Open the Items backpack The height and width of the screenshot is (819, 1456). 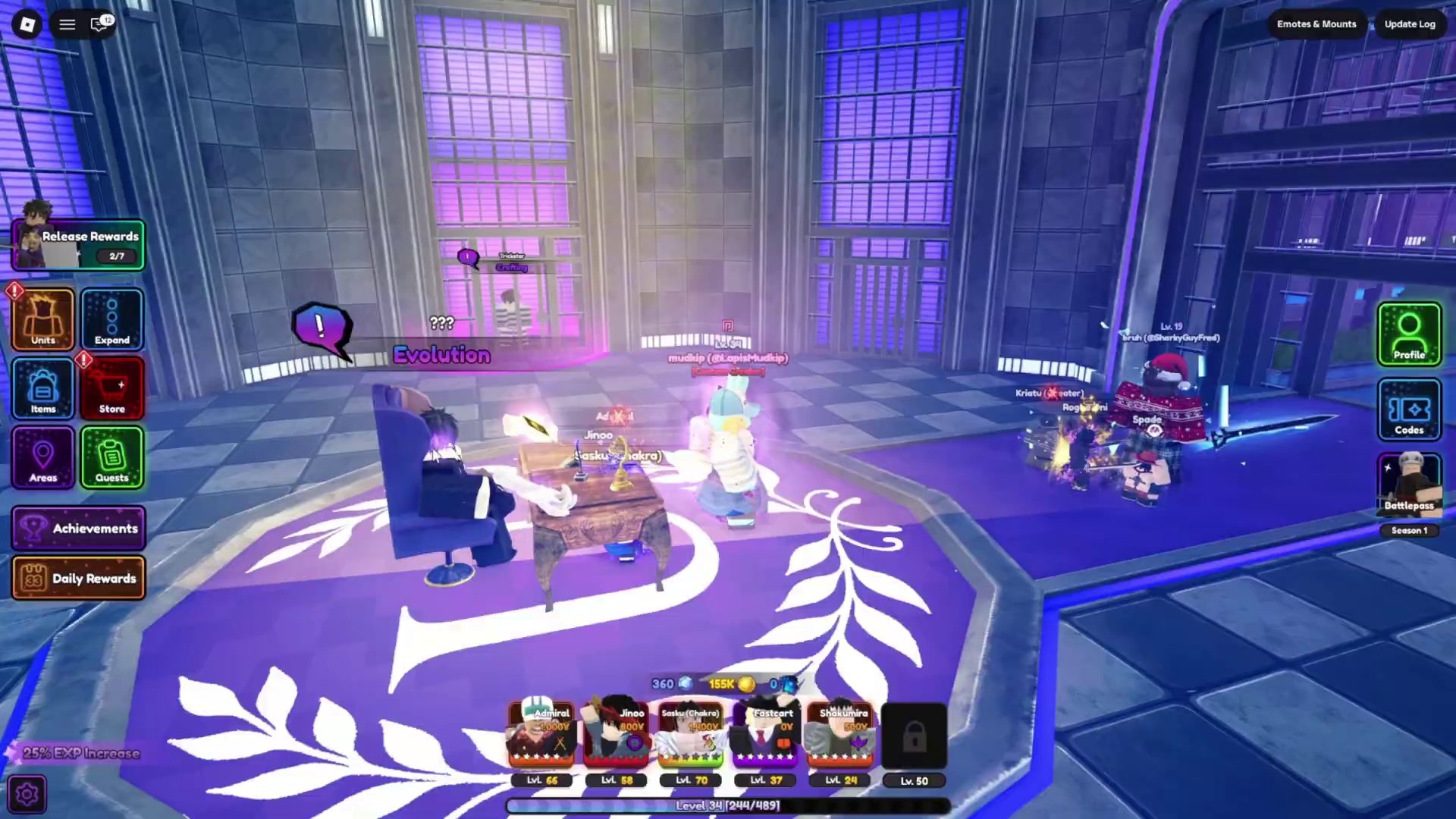[43, 388]
